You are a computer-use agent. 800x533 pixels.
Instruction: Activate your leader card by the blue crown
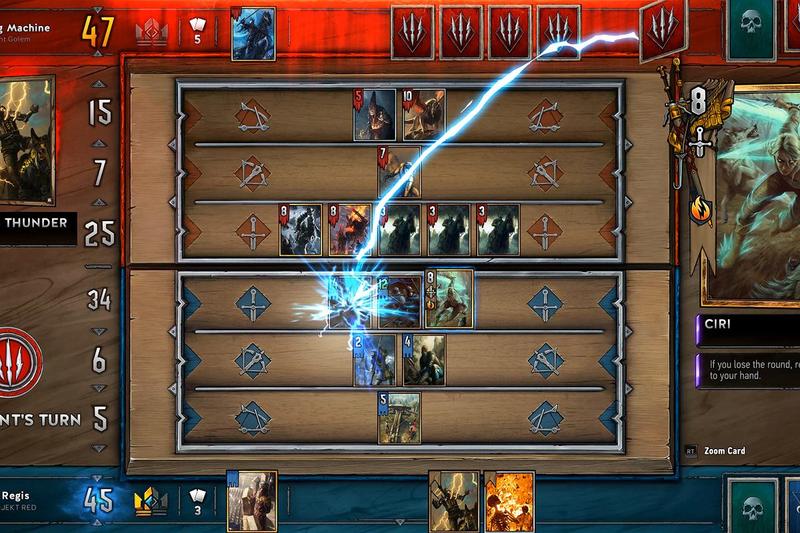click(251, 500)
